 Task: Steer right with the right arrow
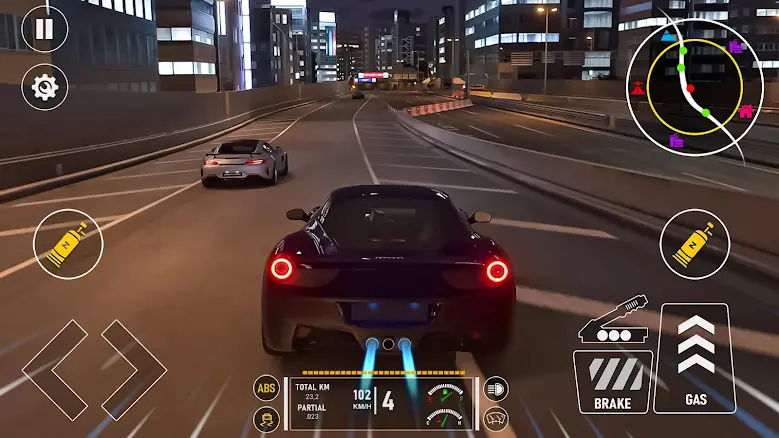(x=133, y=369)
